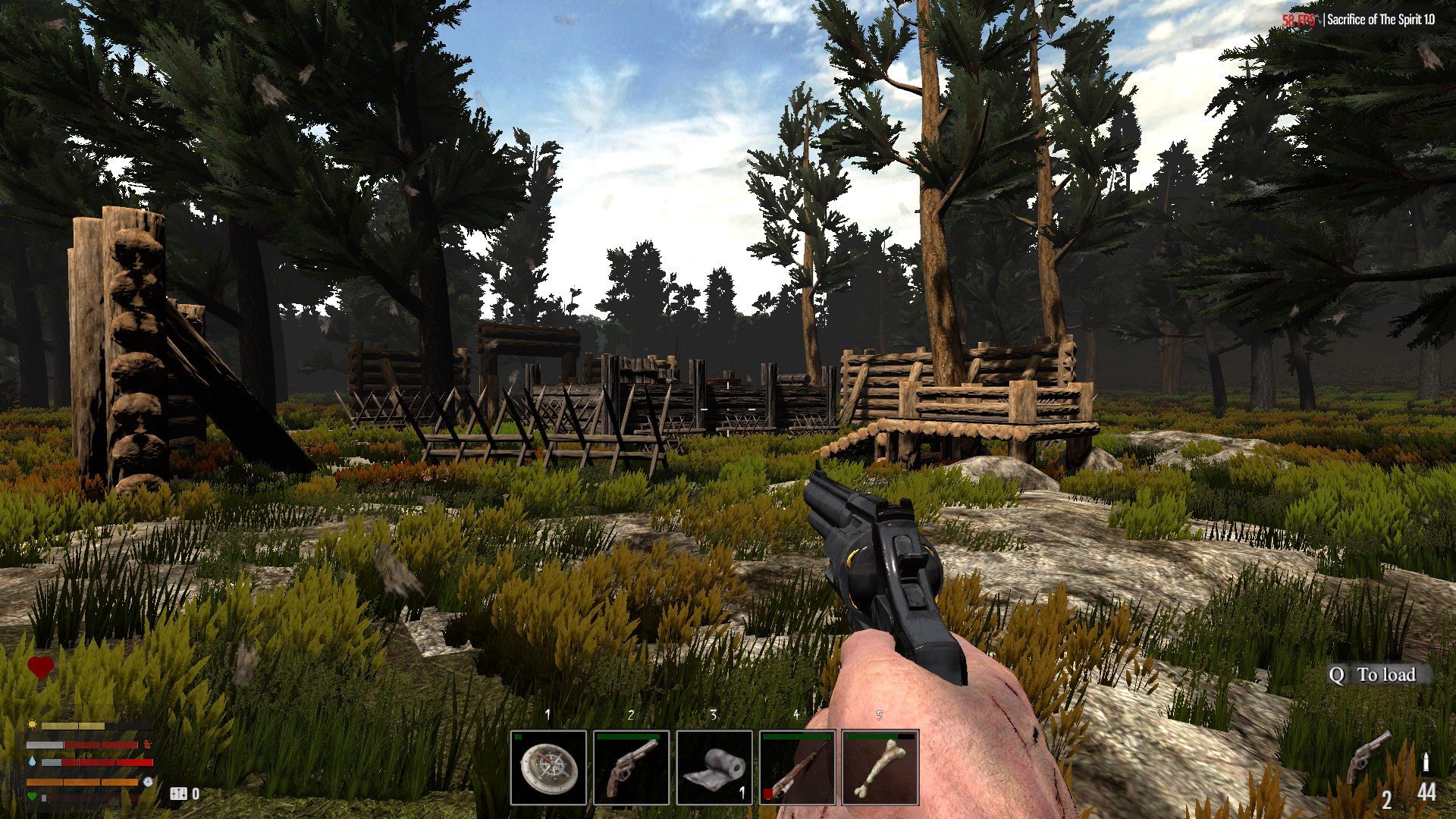Viewport: 1456px width, 819px height.
Task: Click the orange stamina progress bar
Action: click(x=83, y=782)
